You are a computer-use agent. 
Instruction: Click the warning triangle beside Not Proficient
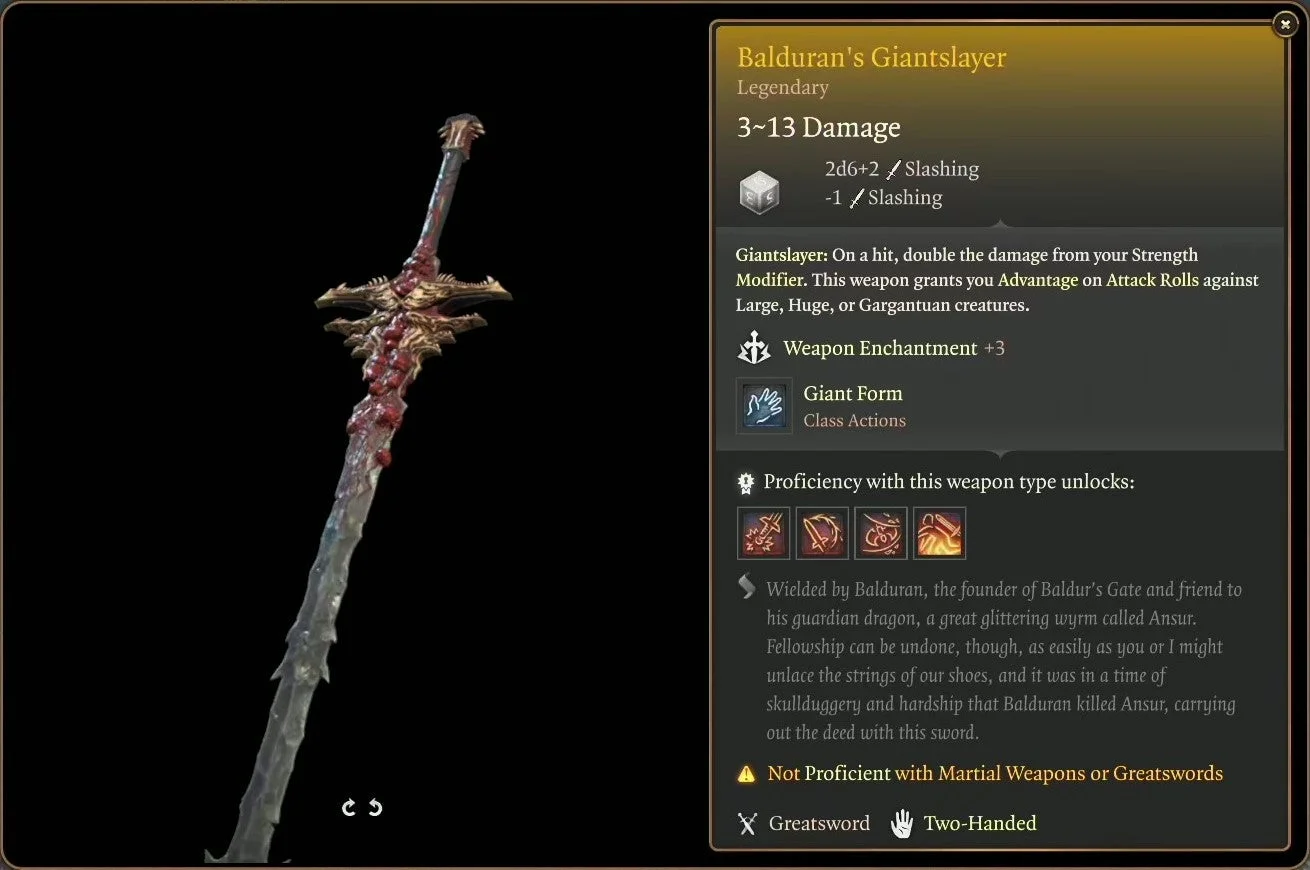tap(745, 773)
